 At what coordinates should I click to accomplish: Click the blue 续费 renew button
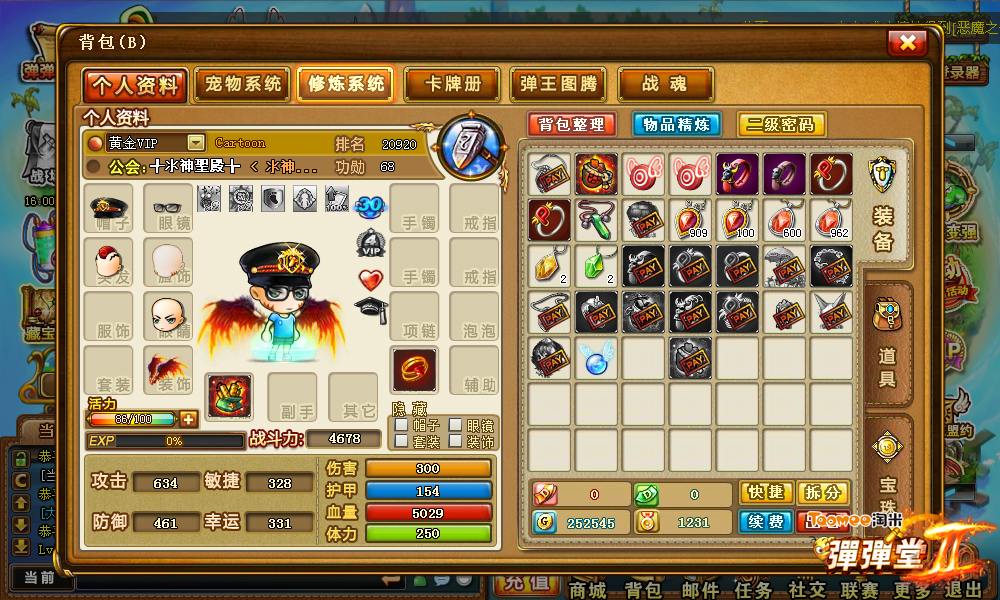(x=766, y=521)
